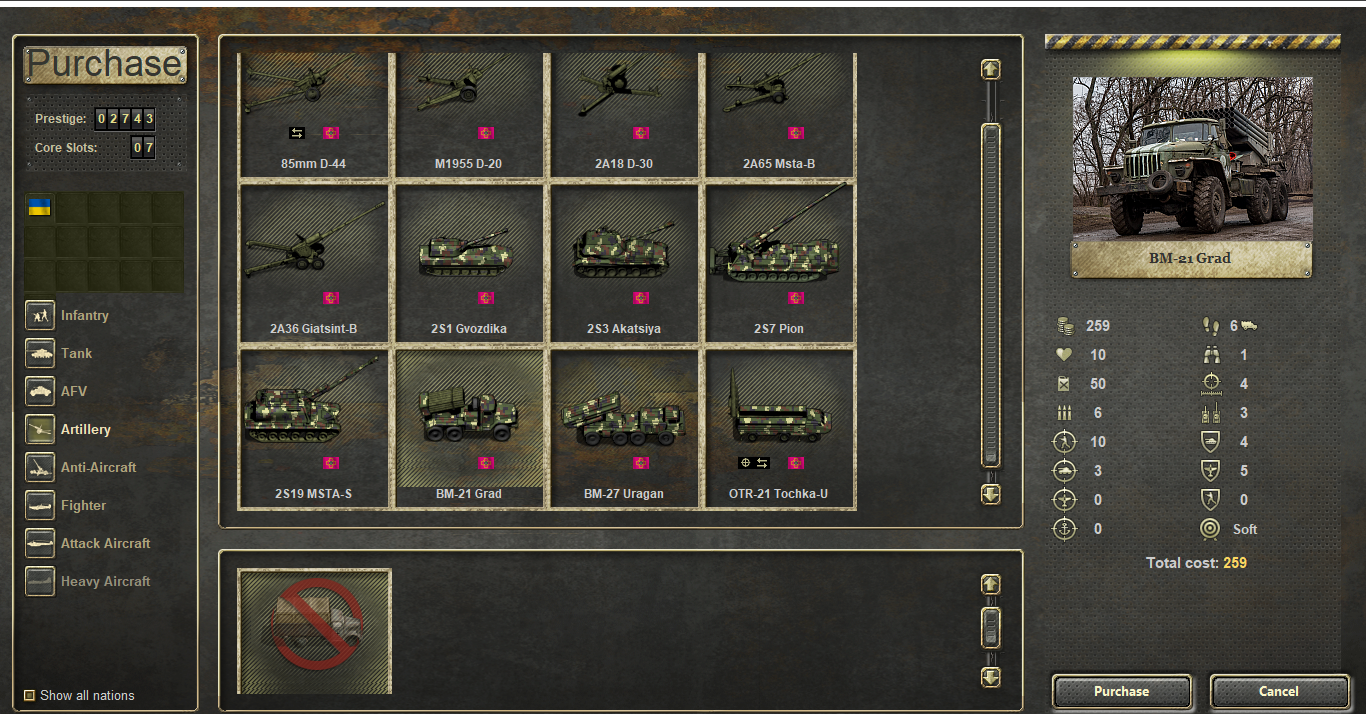The image size is (1366, 714).
Task: Select the 2S1 Gvozdika unit
Action: [470, 263]
